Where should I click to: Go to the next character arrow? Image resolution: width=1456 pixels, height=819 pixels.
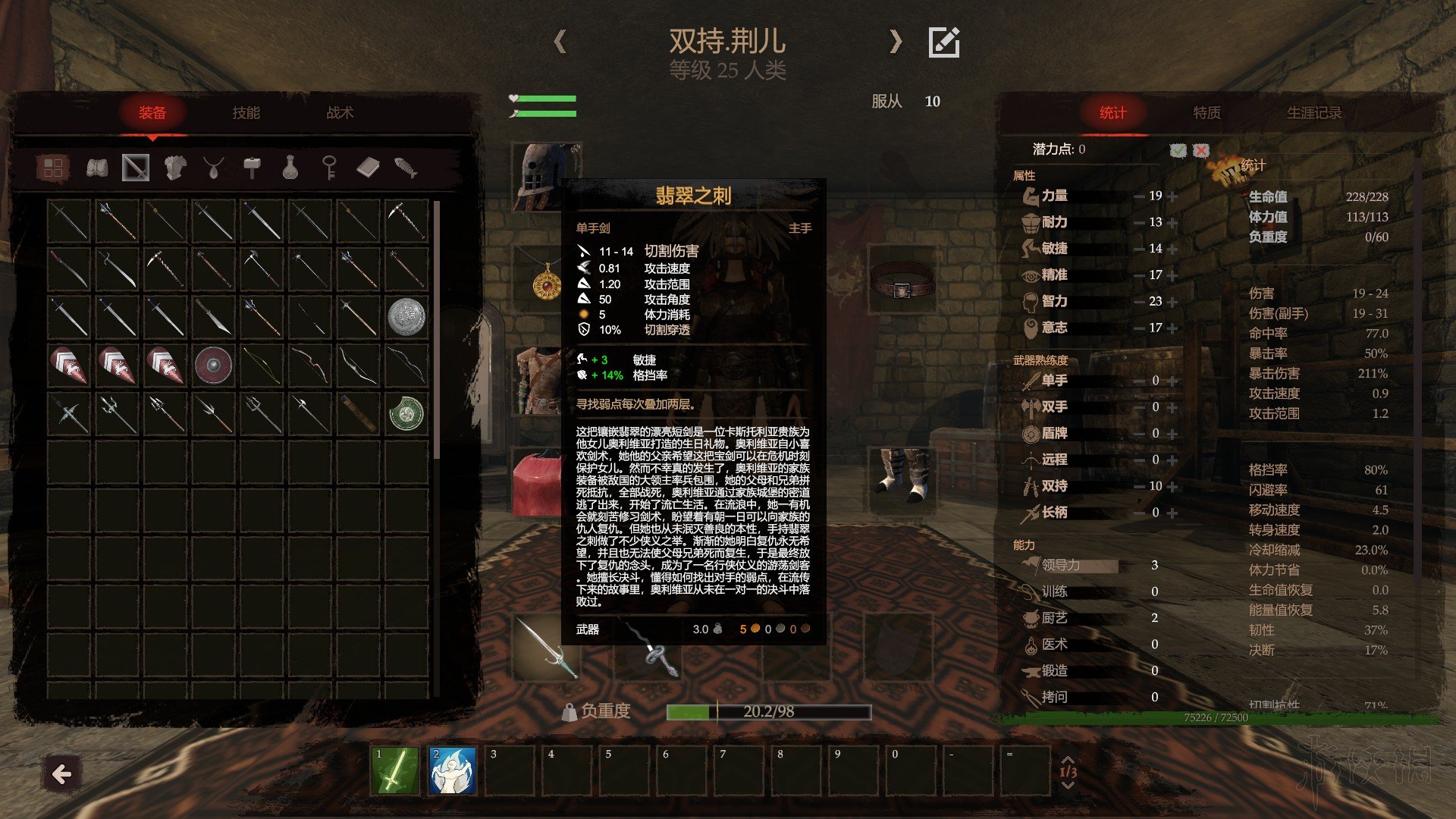click(896, 41)
